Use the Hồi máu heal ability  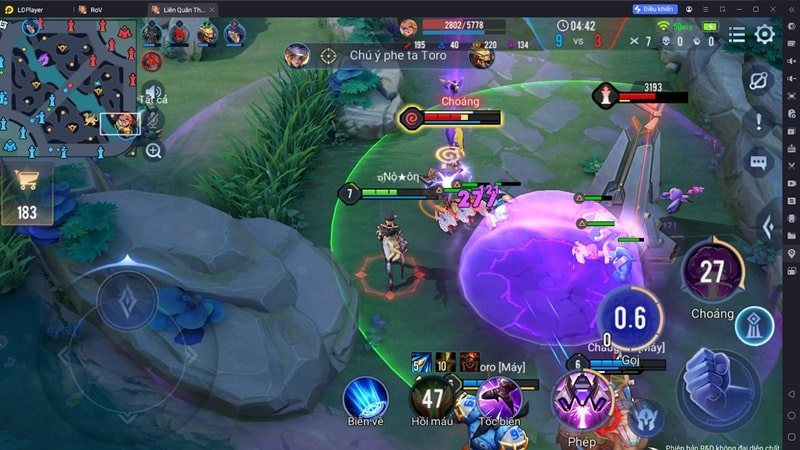432,398
